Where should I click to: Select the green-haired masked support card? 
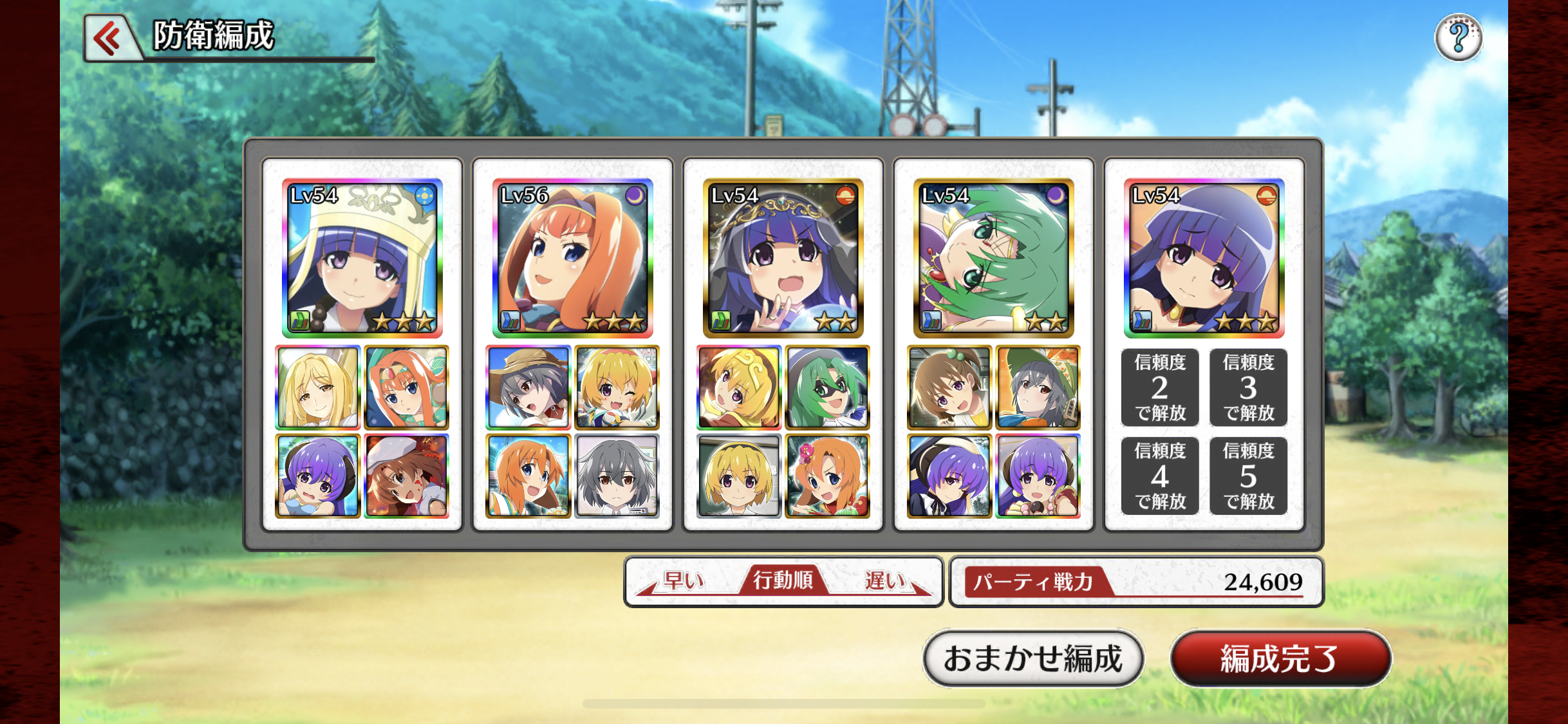pyautogui.click(x=827, y=387)
